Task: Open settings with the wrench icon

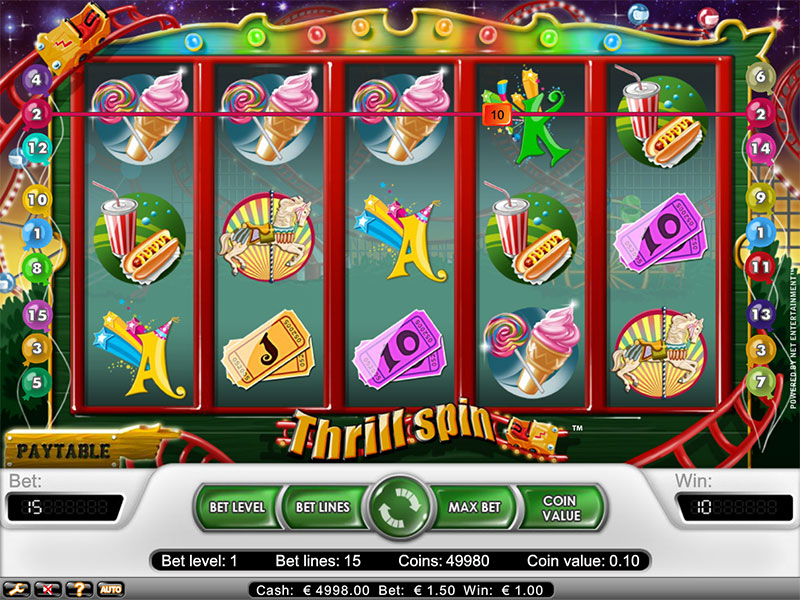Action: (17, 589)
